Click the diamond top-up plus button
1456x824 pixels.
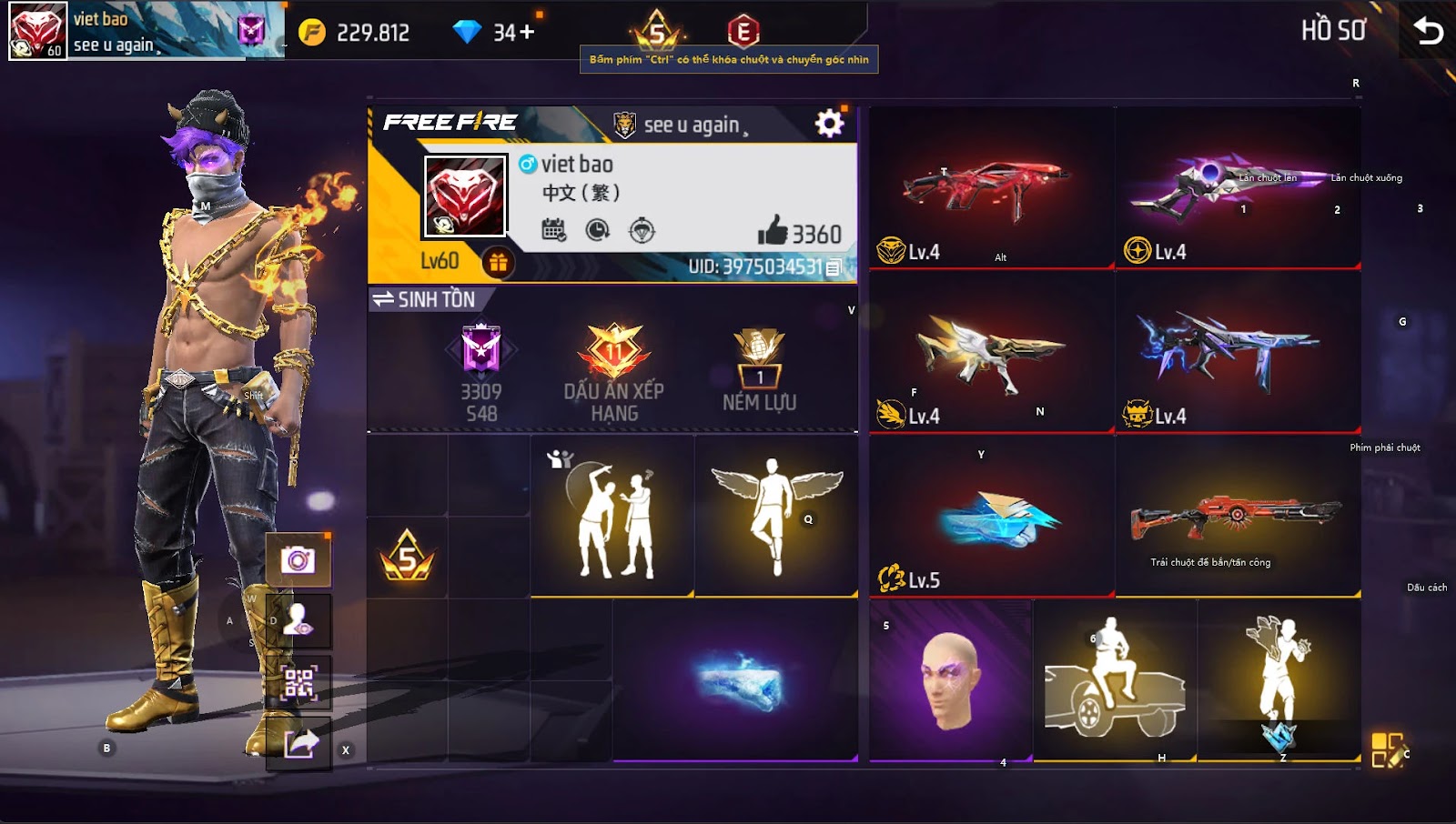pyautogui.click(x=527, y=33)
